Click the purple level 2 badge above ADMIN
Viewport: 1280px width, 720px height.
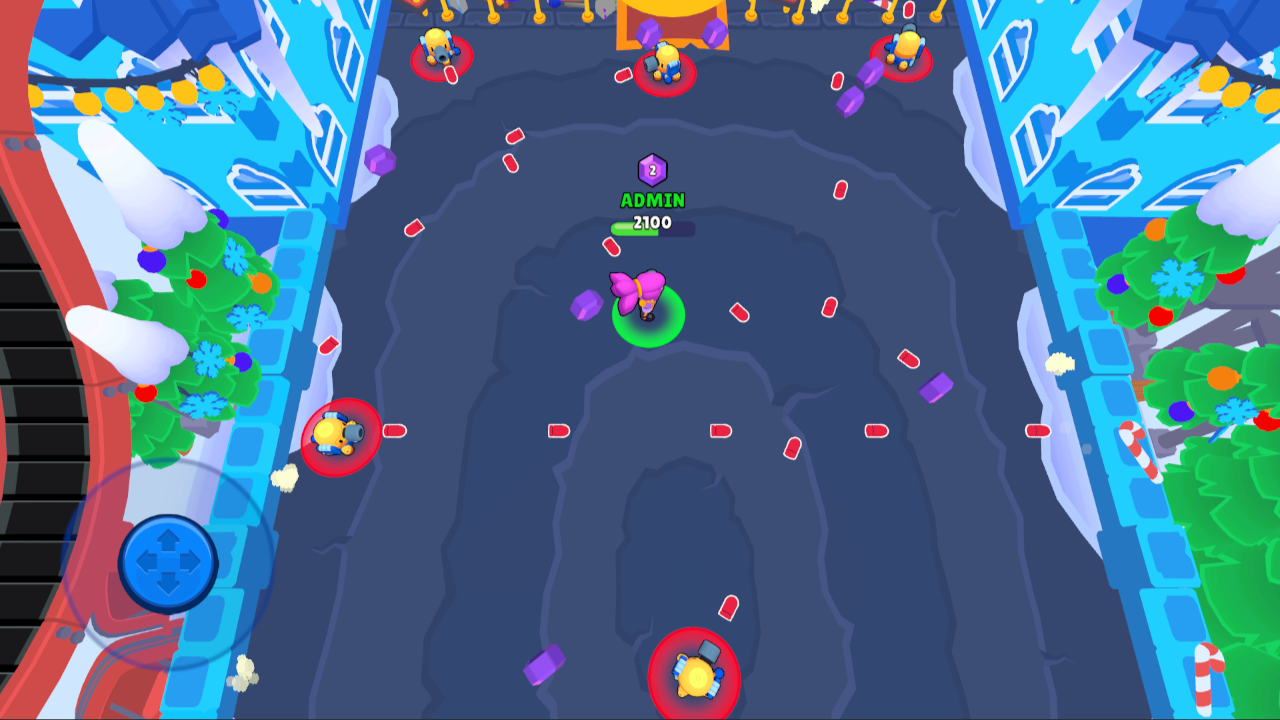coord(650,169)
